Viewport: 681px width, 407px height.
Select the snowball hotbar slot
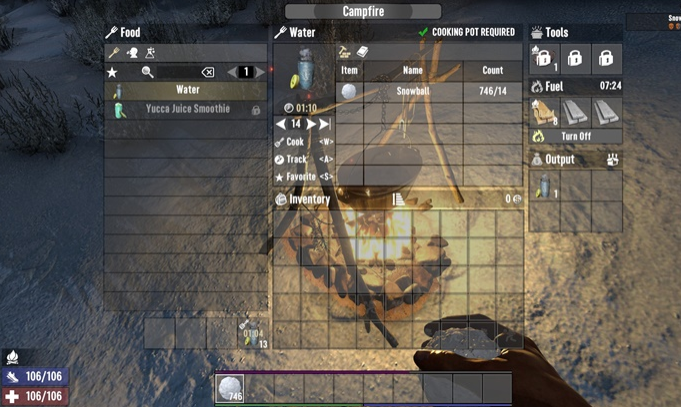click(x=230, y=389)
